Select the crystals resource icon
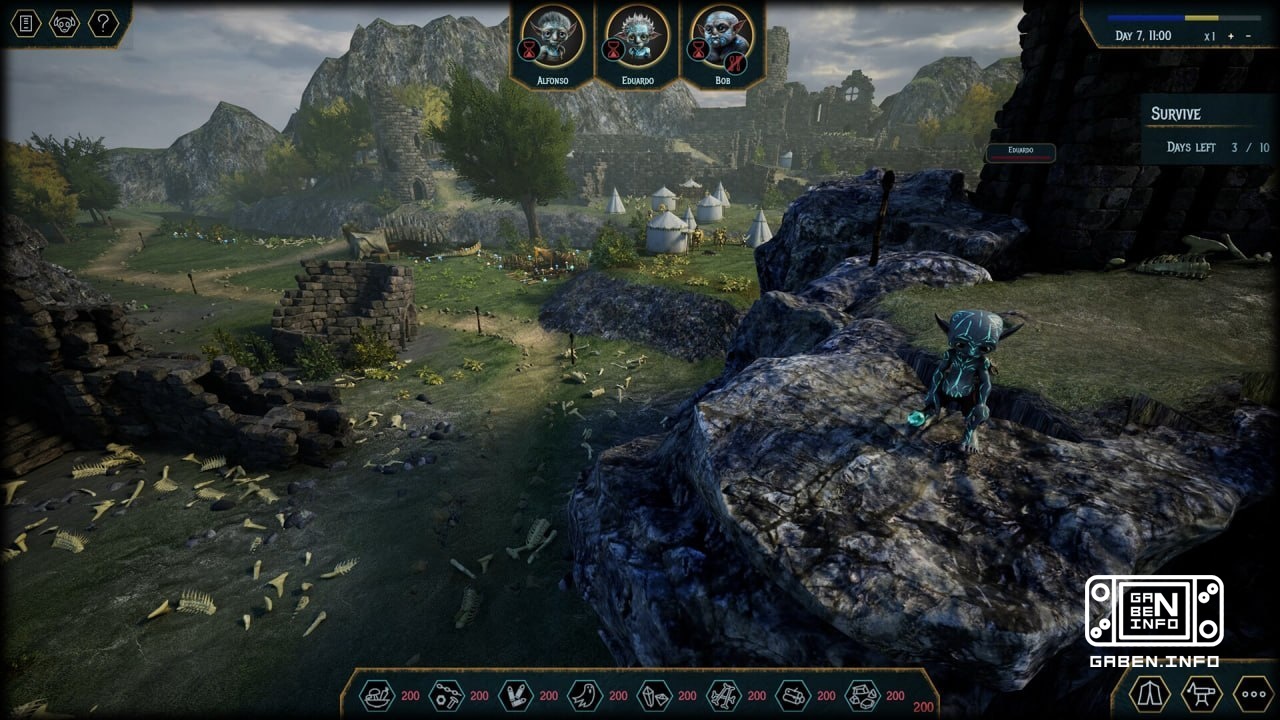 click(654, 695)
